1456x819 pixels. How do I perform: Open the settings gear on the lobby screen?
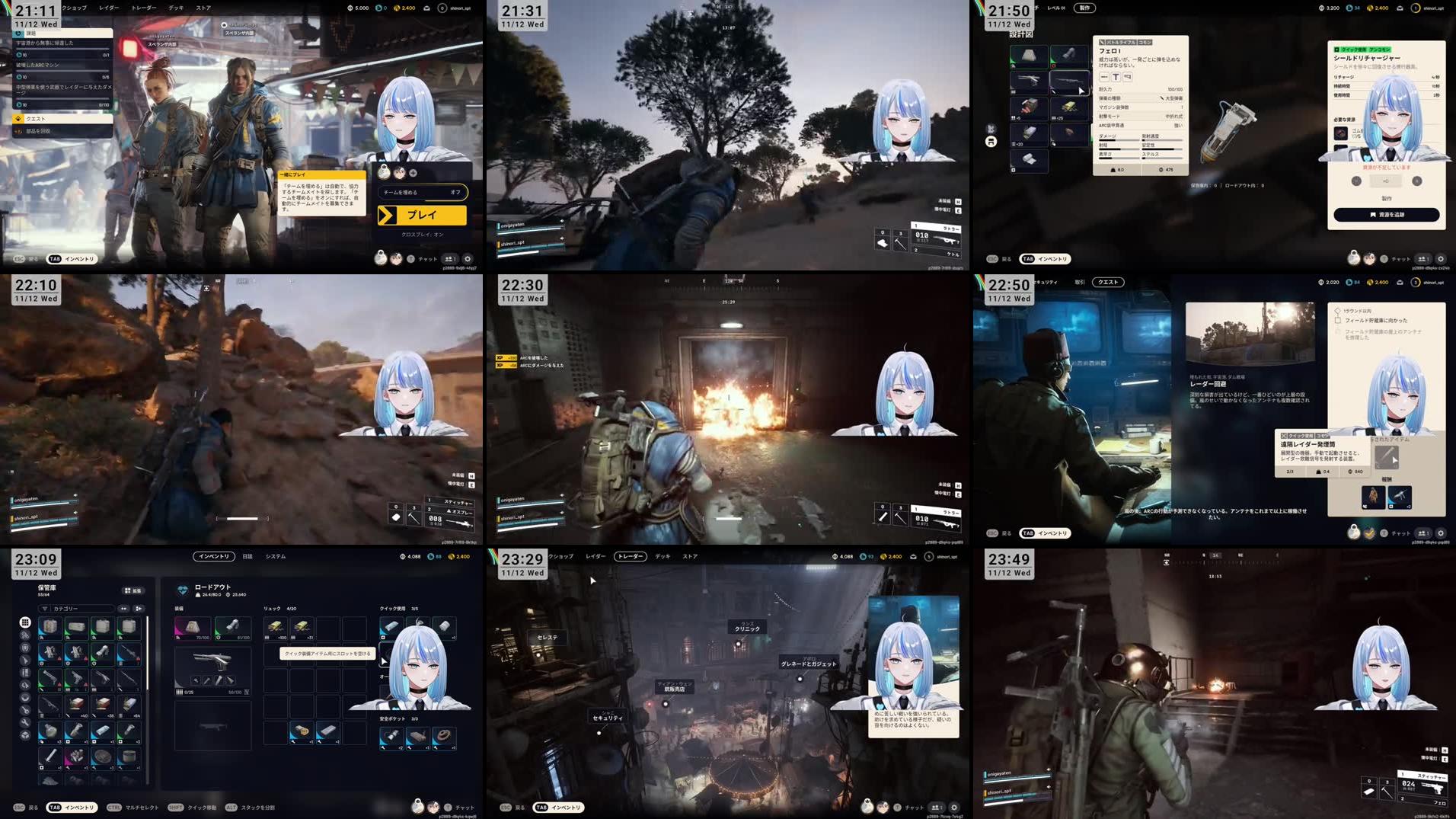[468, 258]
